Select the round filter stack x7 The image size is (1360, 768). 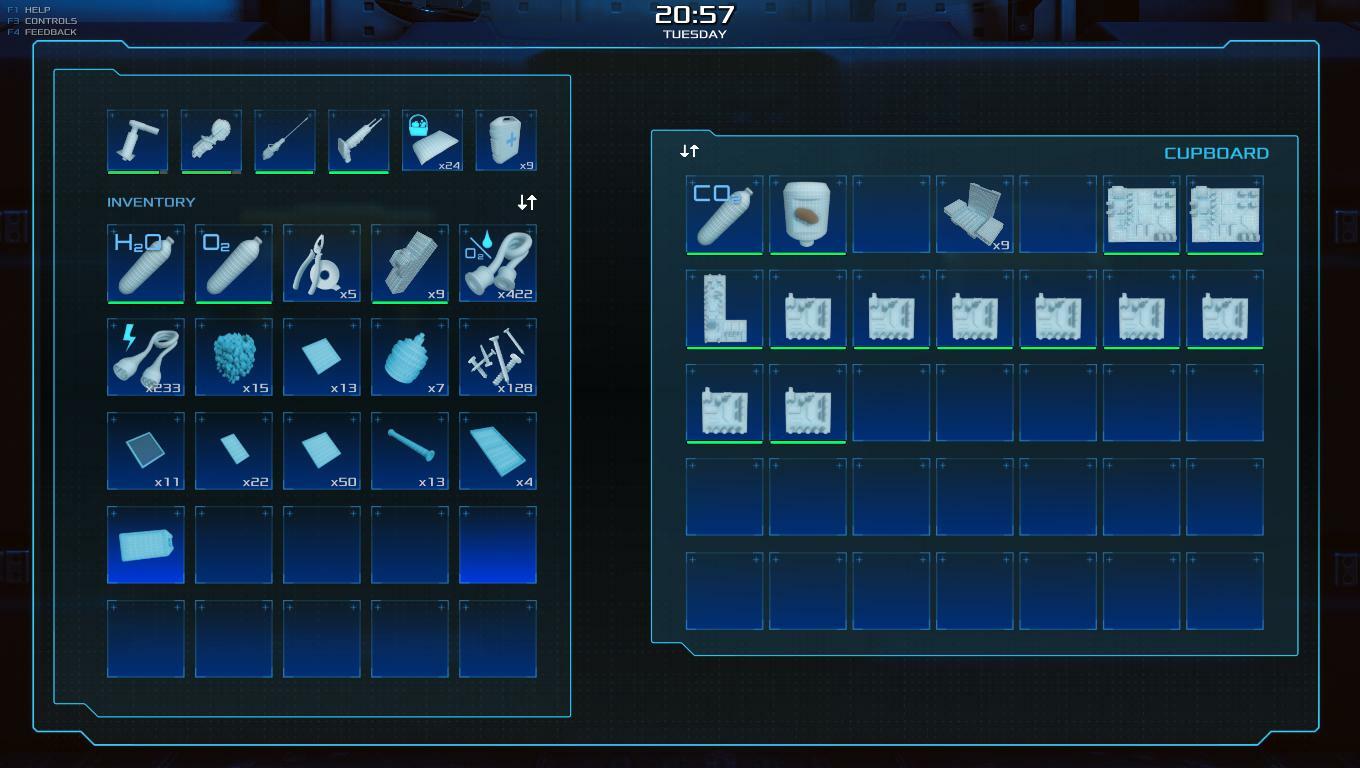410,357
